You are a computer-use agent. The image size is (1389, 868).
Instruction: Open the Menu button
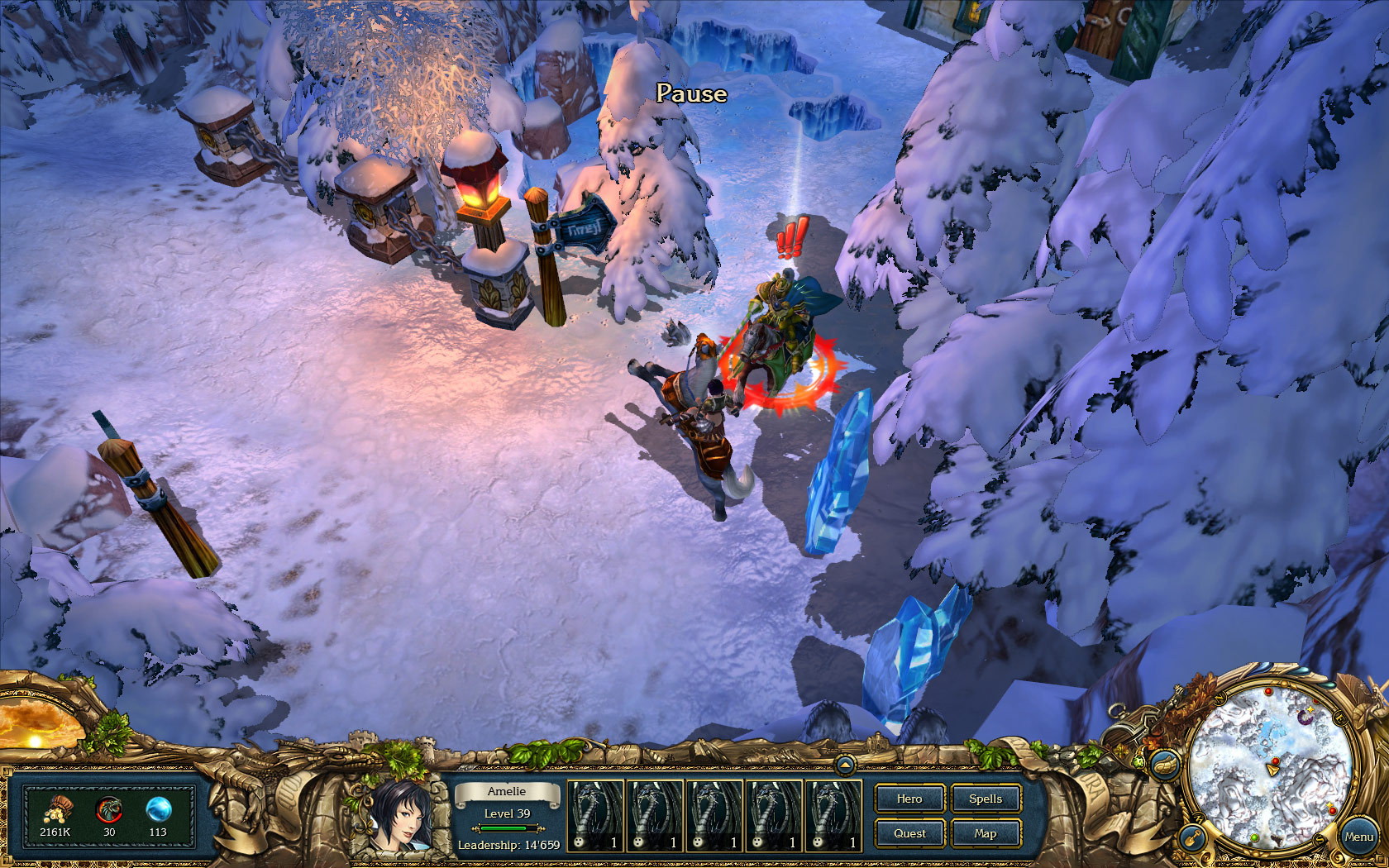[x=1360, y=836]
